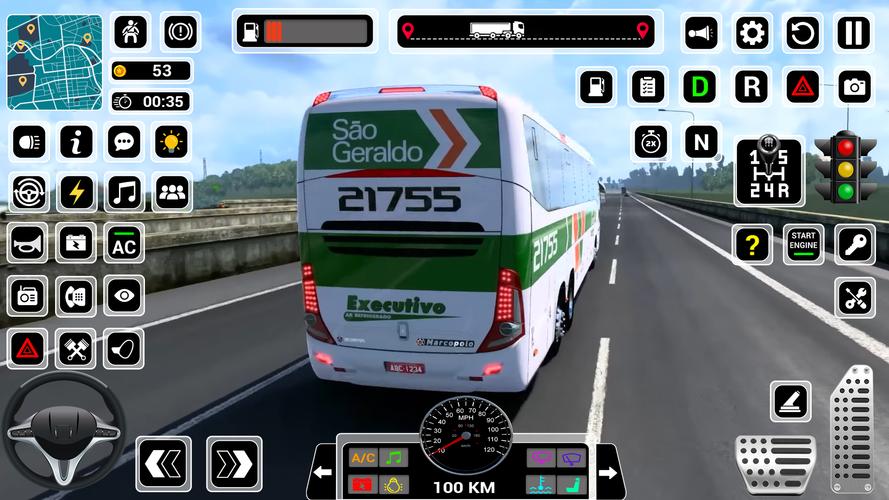Shift into Drive with the D button
The height and width of the screenshot is (500, 889).
click(701, 87)
